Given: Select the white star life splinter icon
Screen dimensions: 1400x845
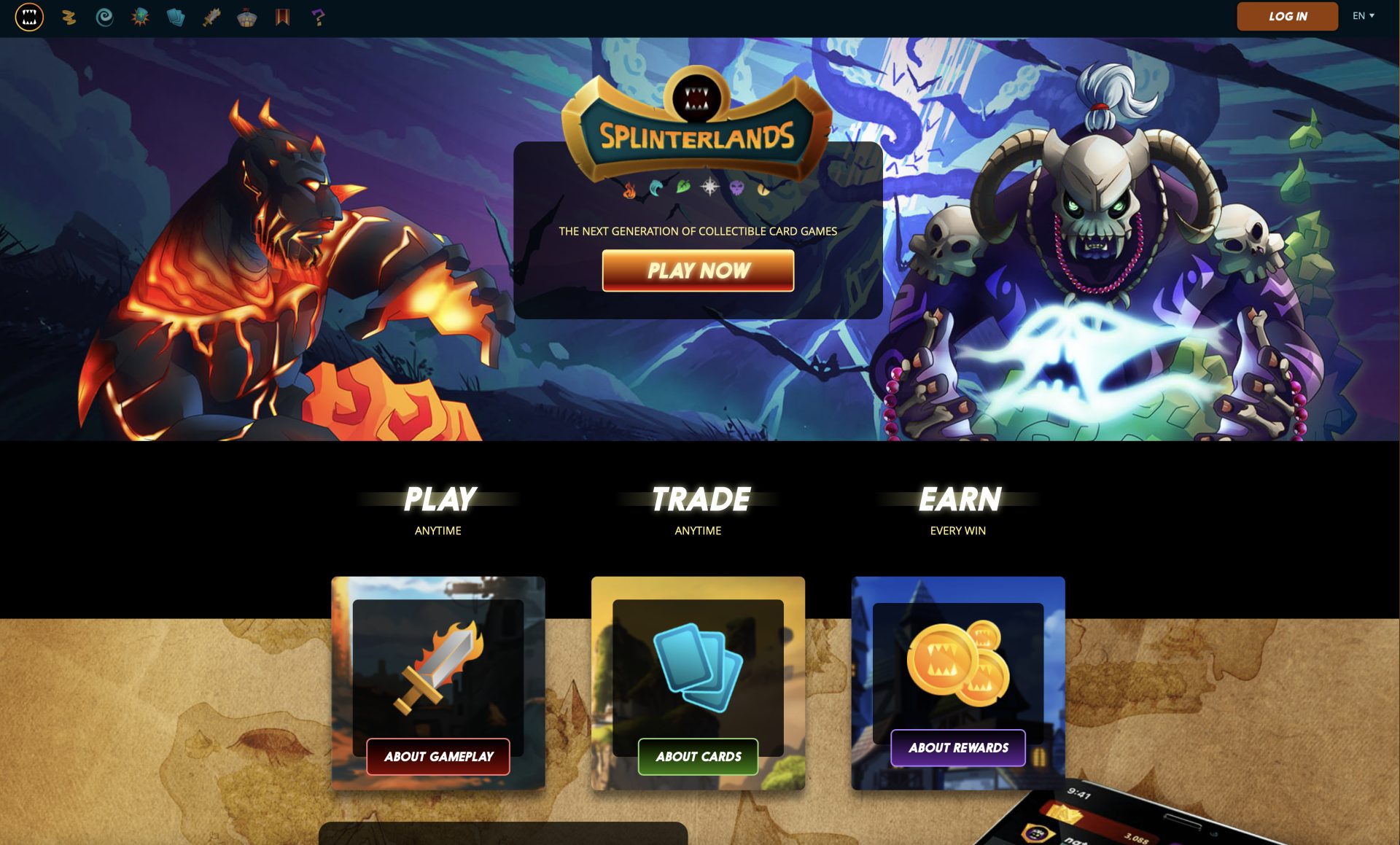Looking at the screenshot, I should point(710,186).
